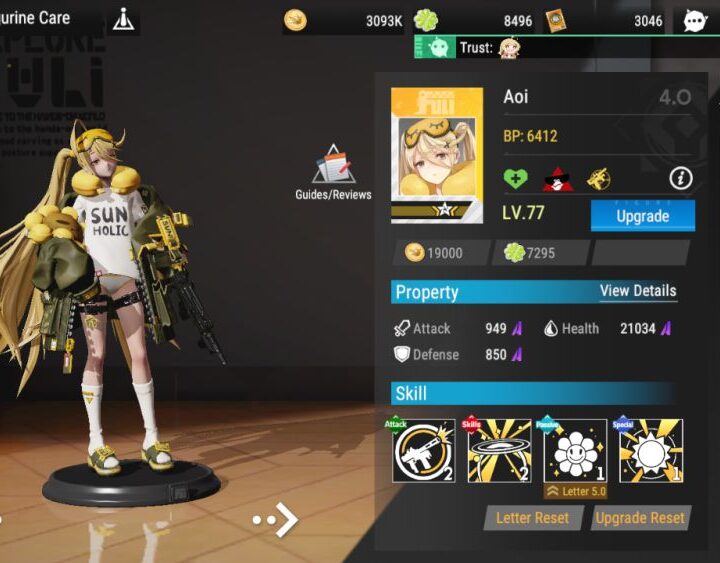Screen dimensions: 720x563
Task: Select the Attack skill gun icon
Action: (x=423, y=451)
